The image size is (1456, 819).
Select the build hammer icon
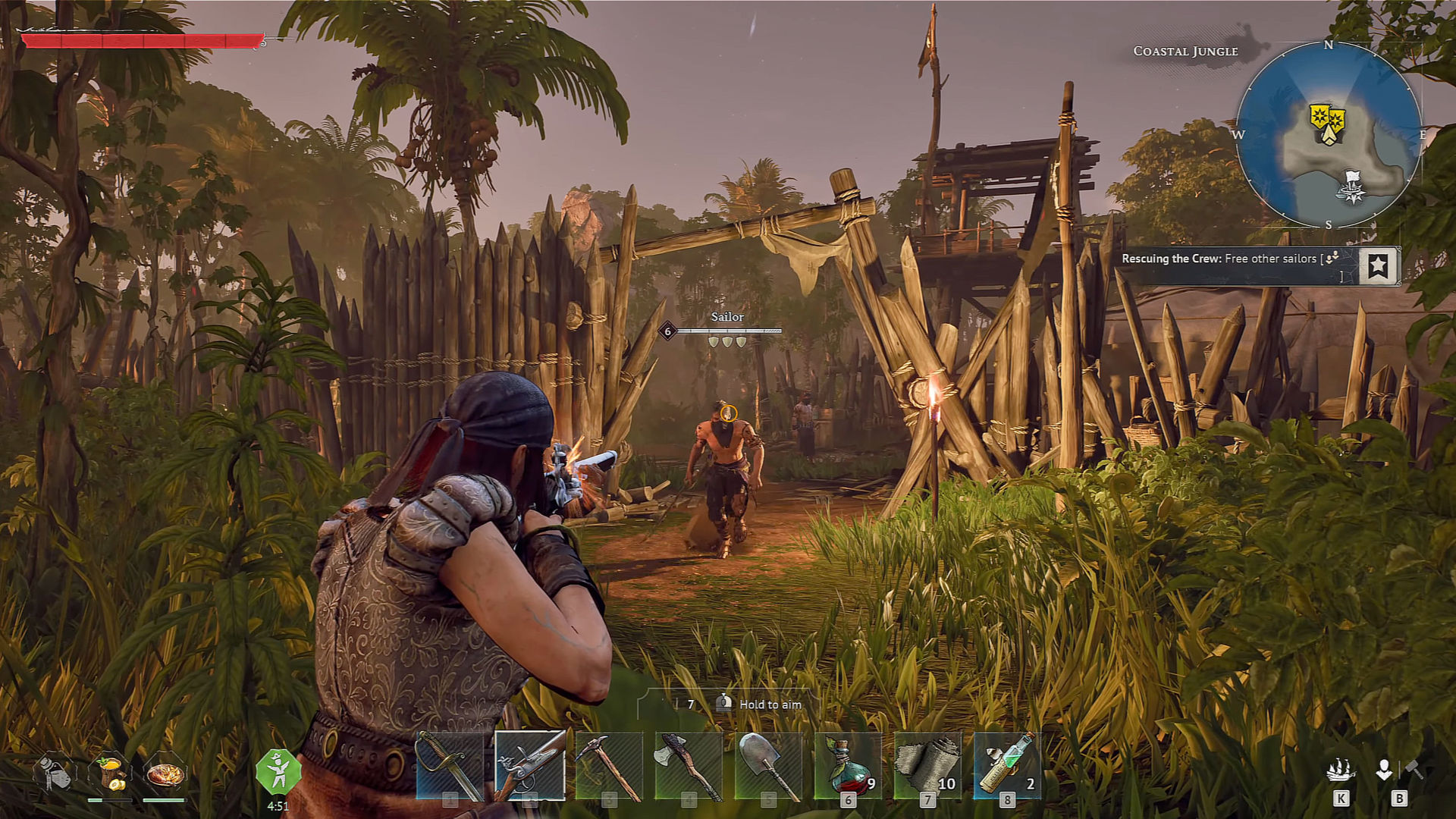(1414, 769)
